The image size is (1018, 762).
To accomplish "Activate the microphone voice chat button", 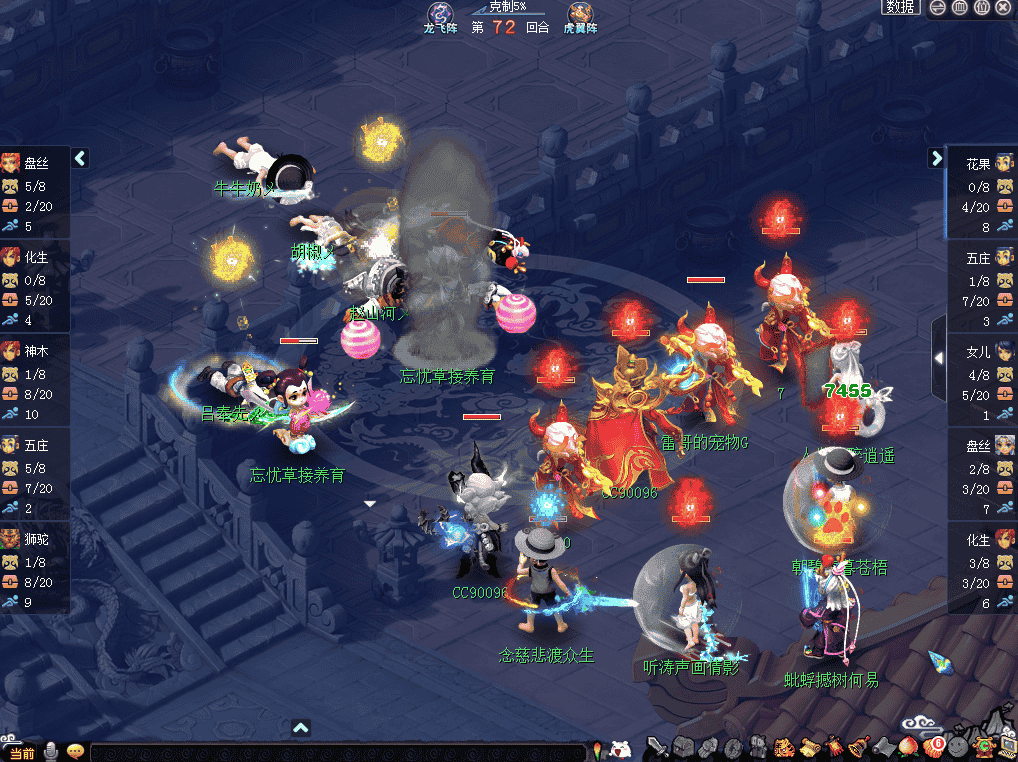I will 50,751.
